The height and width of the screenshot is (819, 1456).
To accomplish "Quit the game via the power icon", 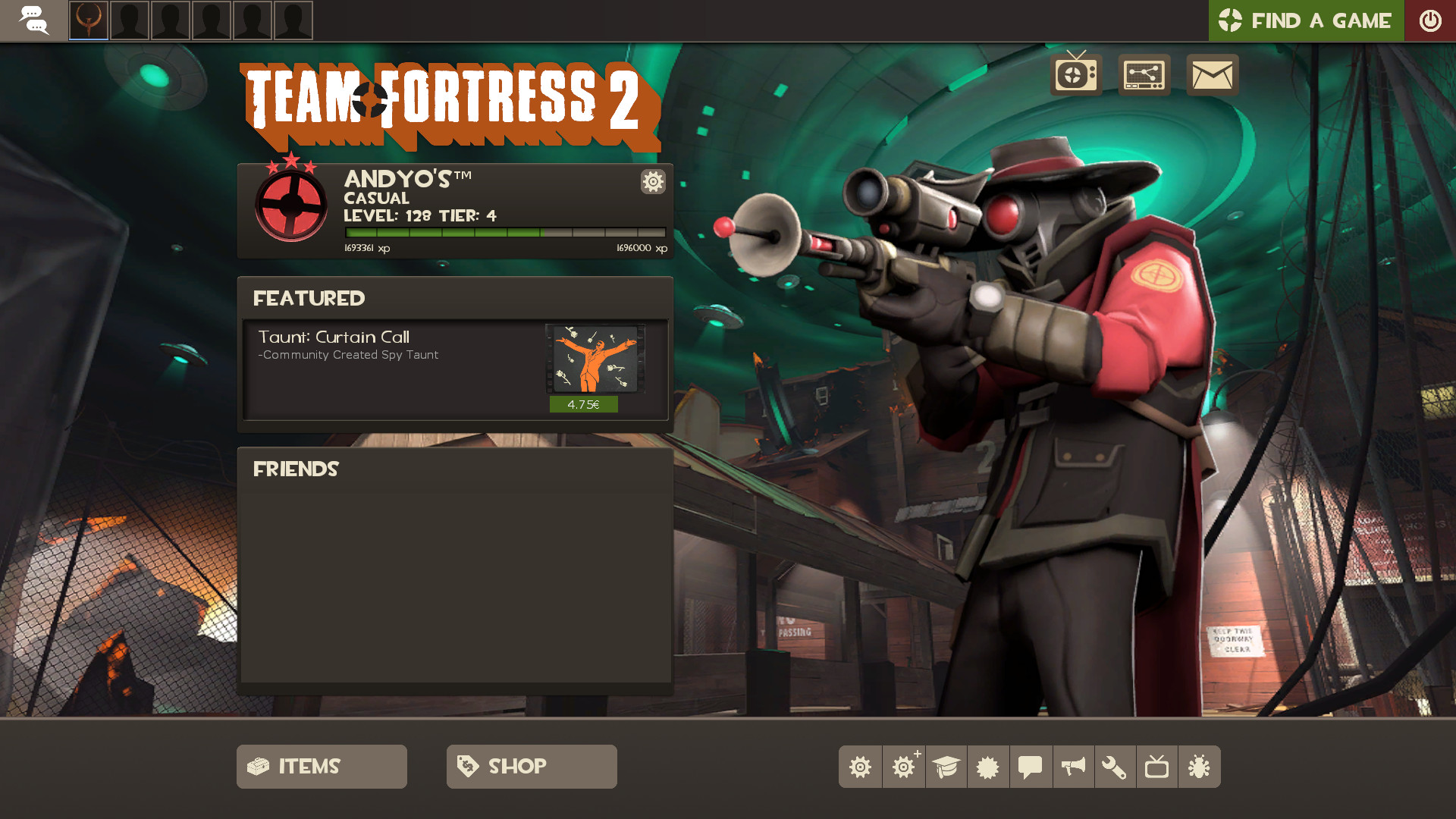I will tap(1430, 20).
